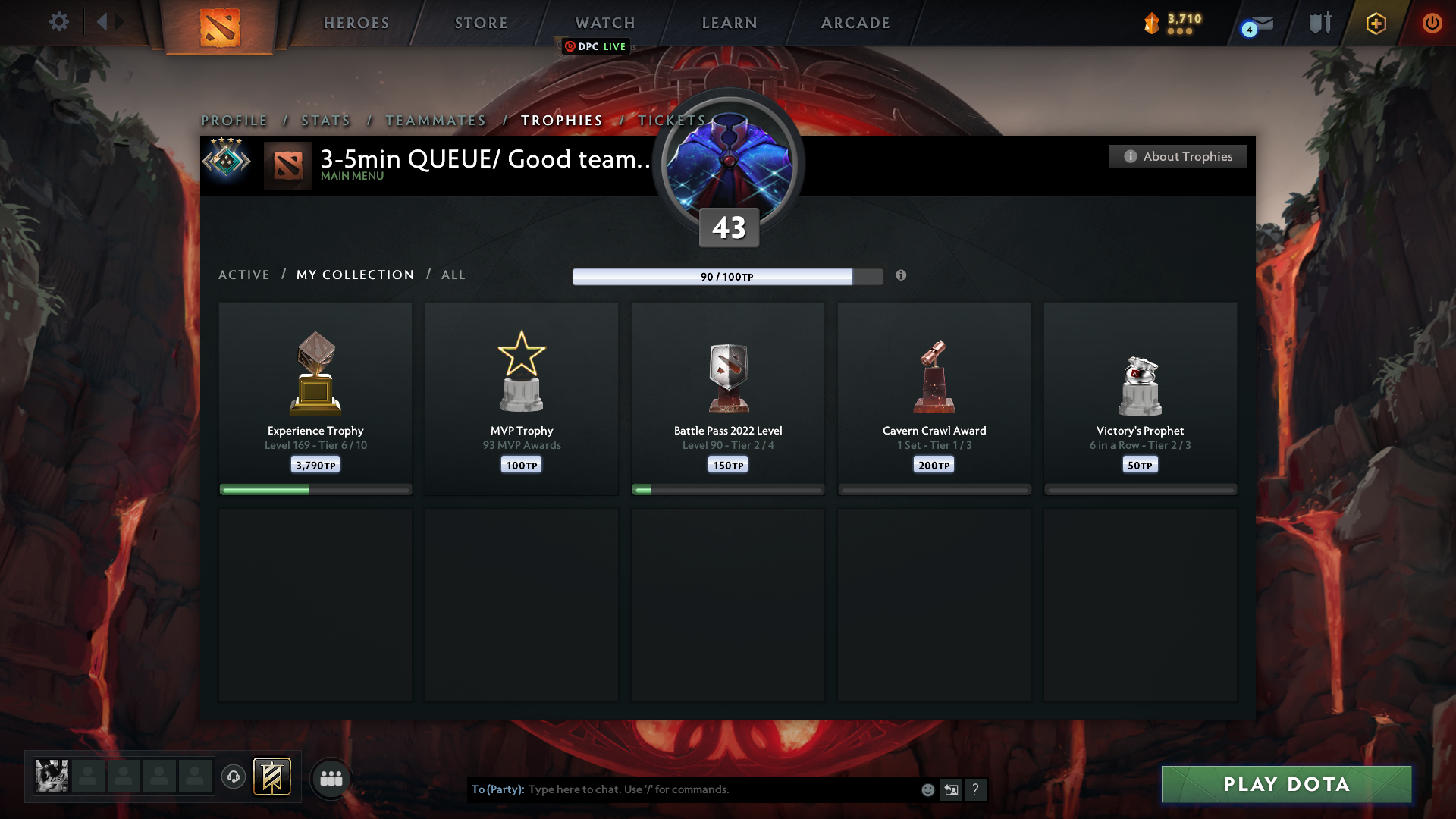The width and height of the screenshot is (1456, 819).
Task: Click the golden plus Dota Plus icon
Action: [x=1375, y=23]
